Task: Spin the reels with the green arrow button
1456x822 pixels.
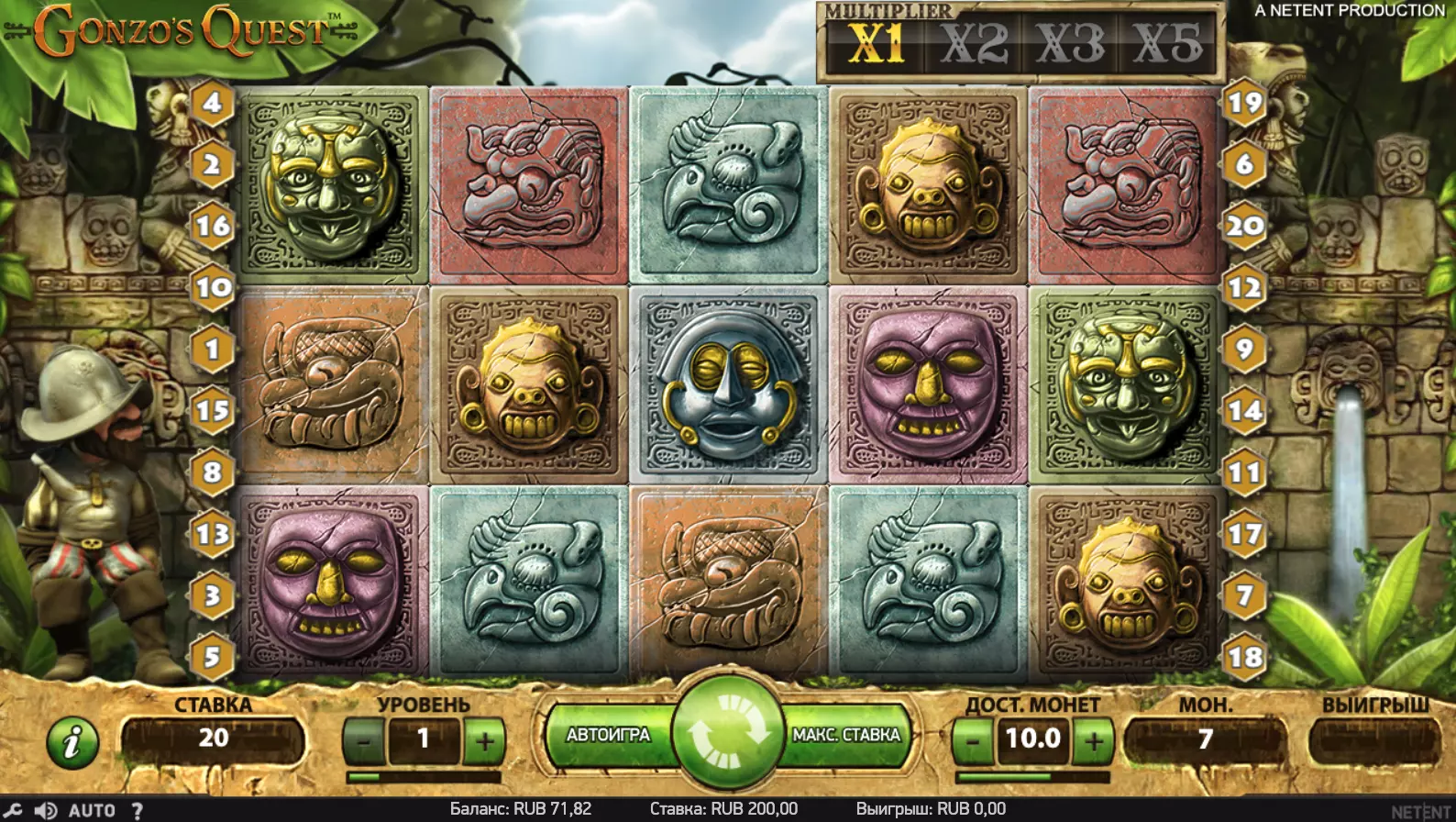Action: pos(727,735)
